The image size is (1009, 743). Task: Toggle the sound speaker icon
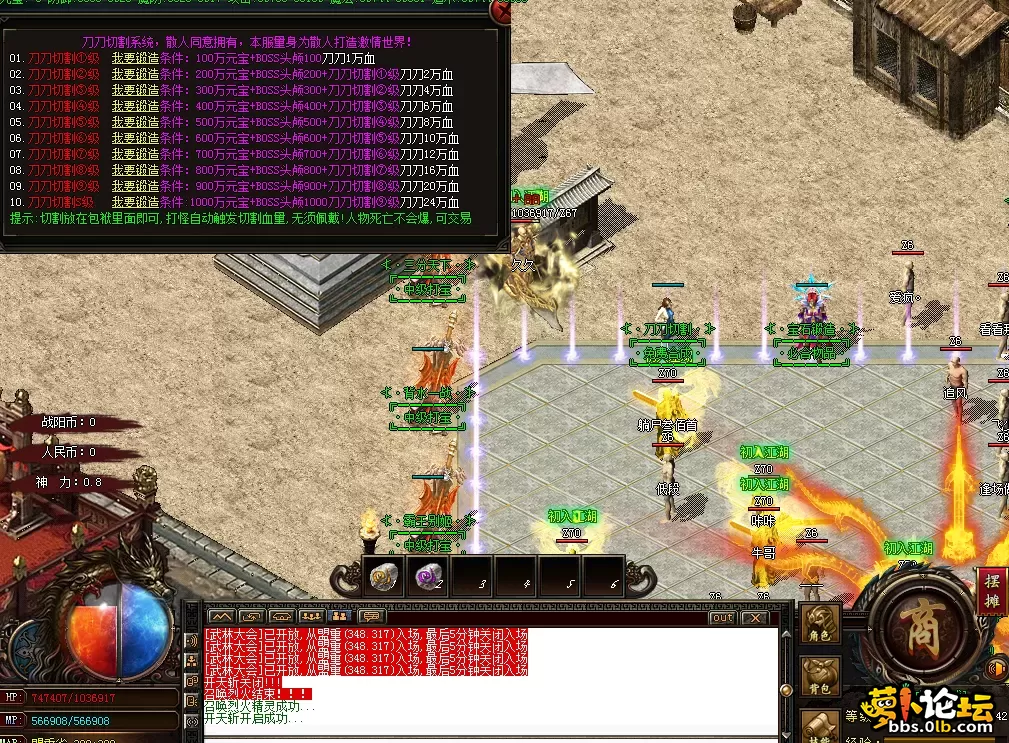996,668
